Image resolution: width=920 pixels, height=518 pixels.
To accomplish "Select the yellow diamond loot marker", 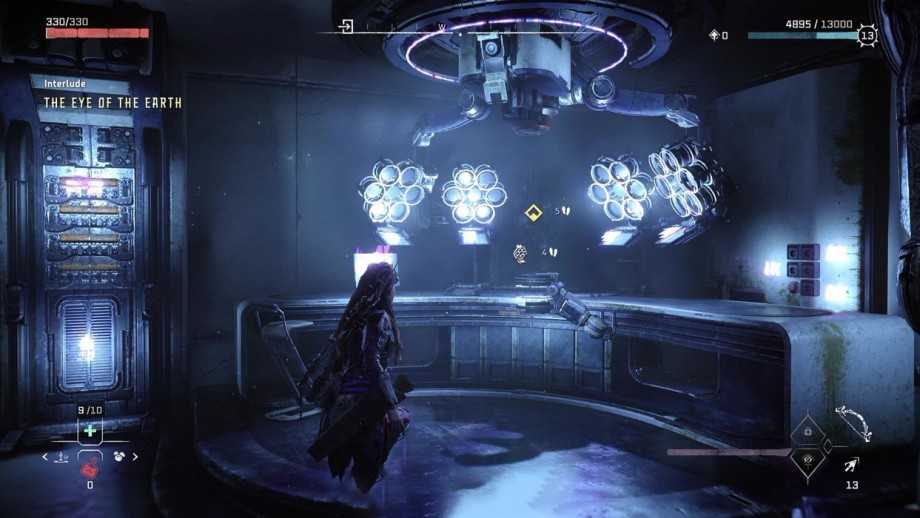I will tap(534, 212).
